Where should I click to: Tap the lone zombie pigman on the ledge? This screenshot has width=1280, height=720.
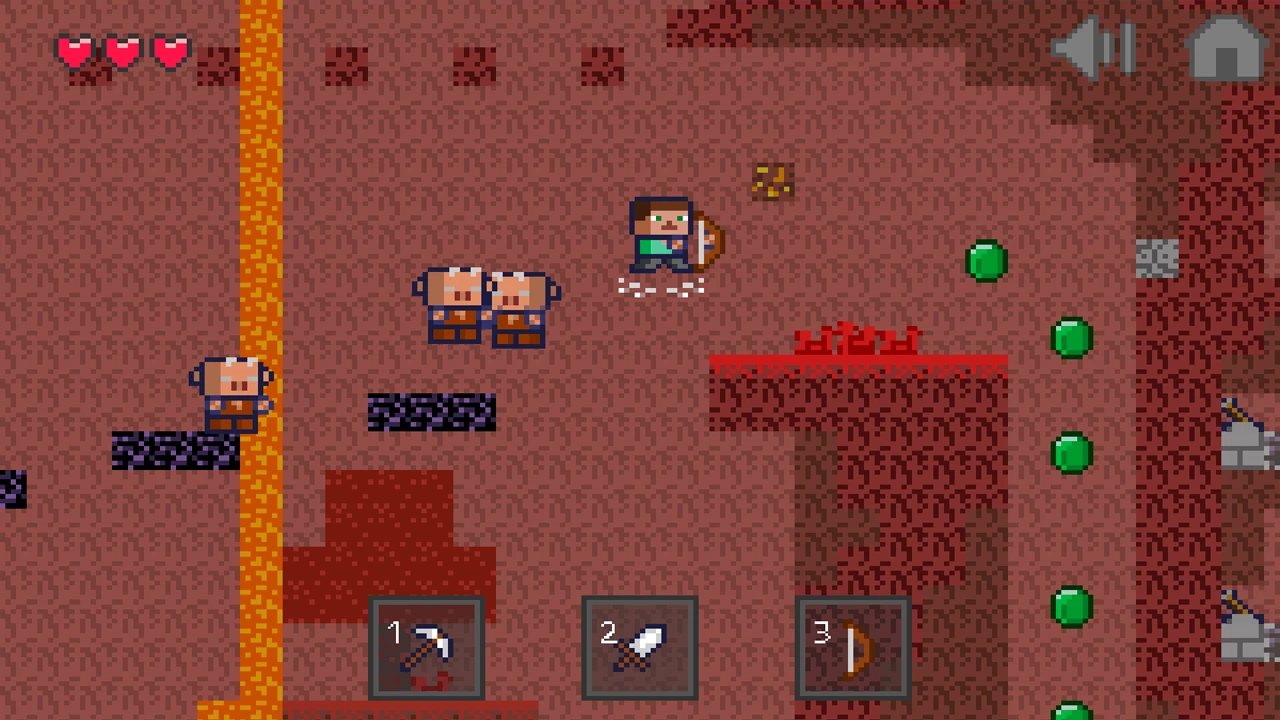pyautogui.click(x=230, y=395)
